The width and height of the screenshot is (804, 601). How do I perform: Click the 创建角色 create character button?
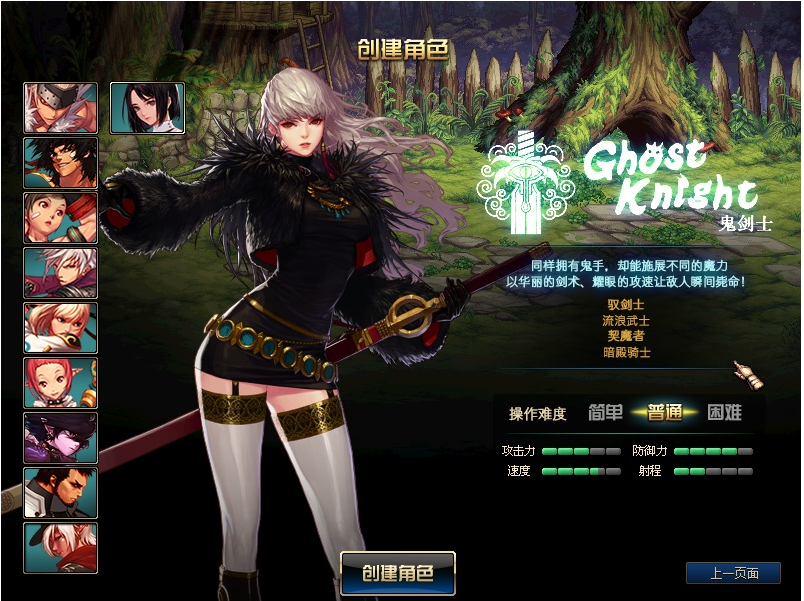(x=398, y=573)
